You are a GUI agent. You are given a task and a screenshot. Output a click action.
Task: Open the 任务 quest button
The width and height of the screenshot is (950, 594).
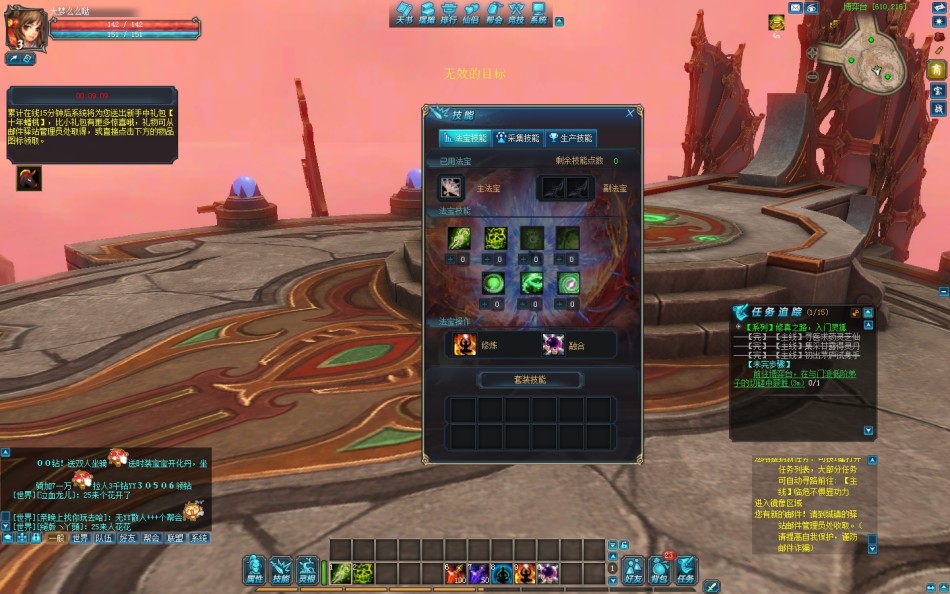click(x=685, y=570)
